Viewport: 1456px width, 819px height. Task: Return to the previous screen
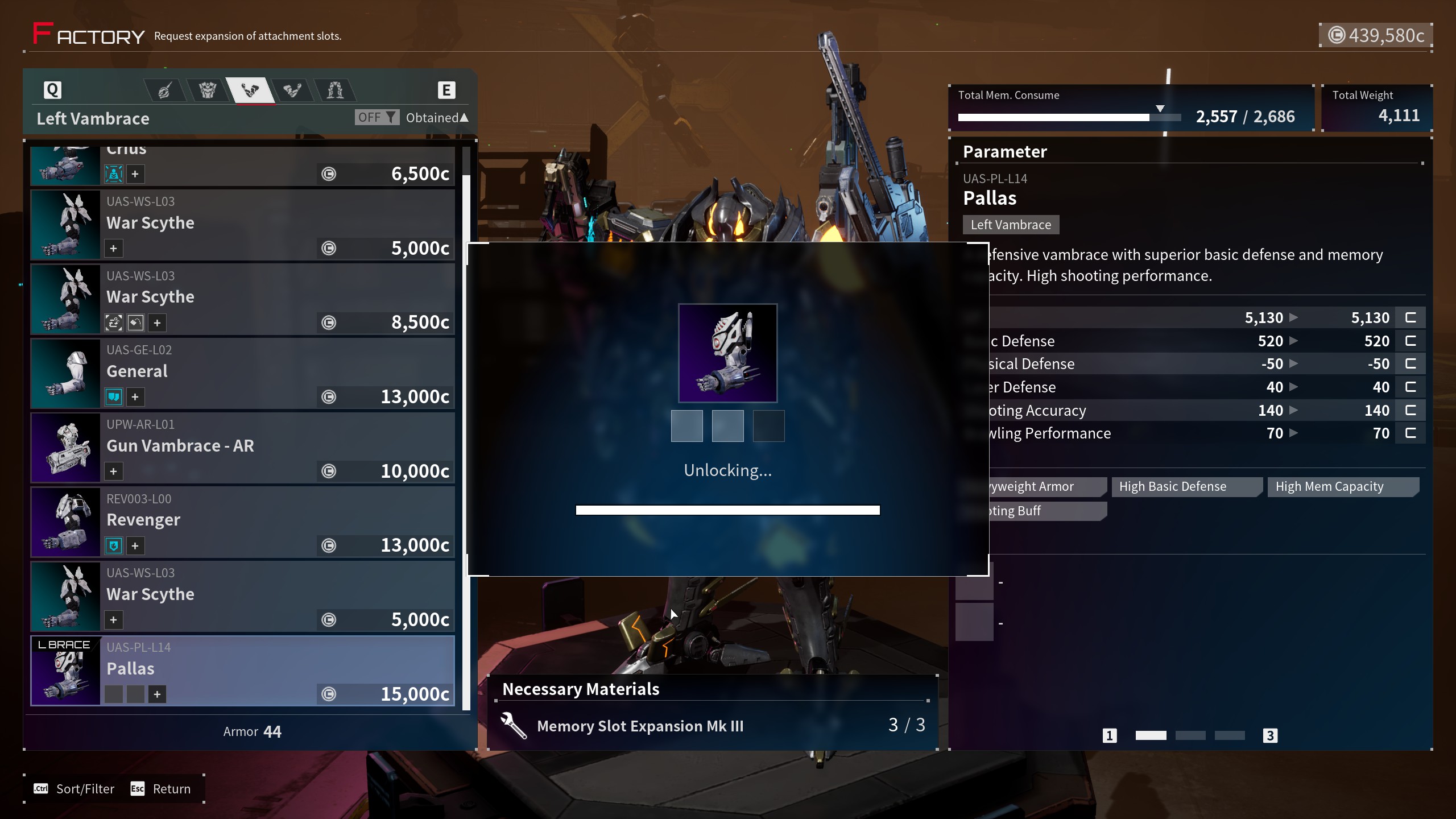pos(161,789)
